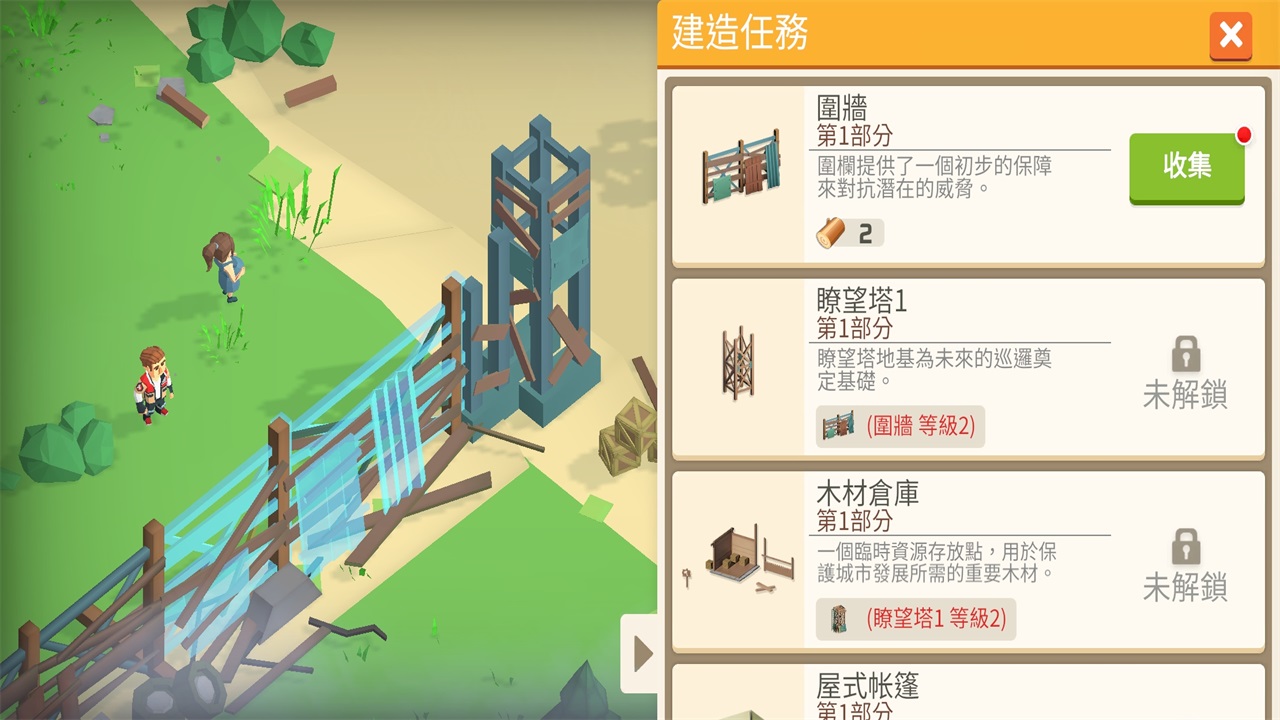Click the 瞭望塔1 watchtower structure icon
The width and height of the screenshot is (1280, 720).
pos(737,364)
